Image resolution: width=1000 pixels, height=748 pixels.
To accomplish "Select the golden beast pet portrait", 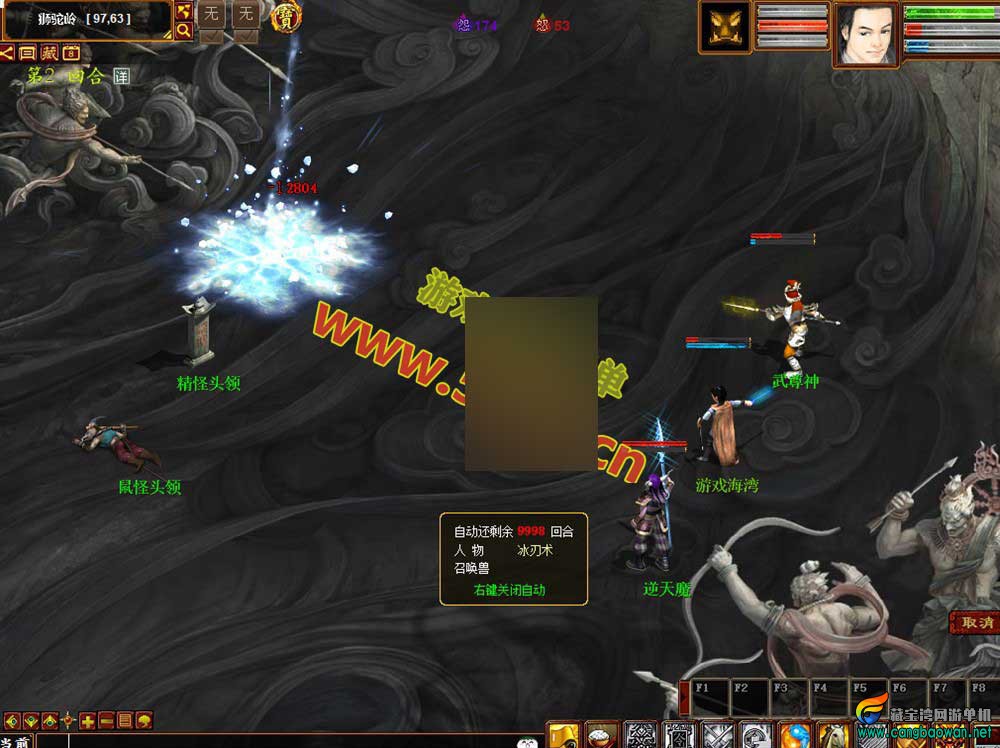I will pos(724,27).
